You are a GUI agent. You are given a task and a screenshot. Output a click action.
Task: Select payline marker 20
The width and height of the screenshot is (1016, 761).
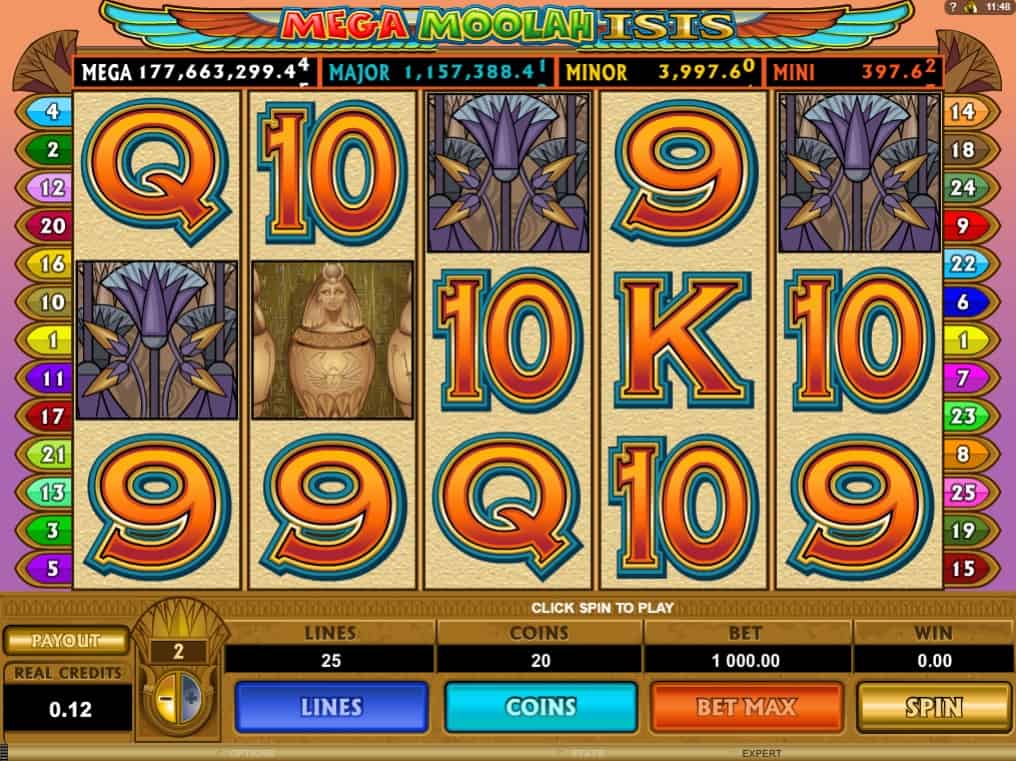tap(52, 226)
